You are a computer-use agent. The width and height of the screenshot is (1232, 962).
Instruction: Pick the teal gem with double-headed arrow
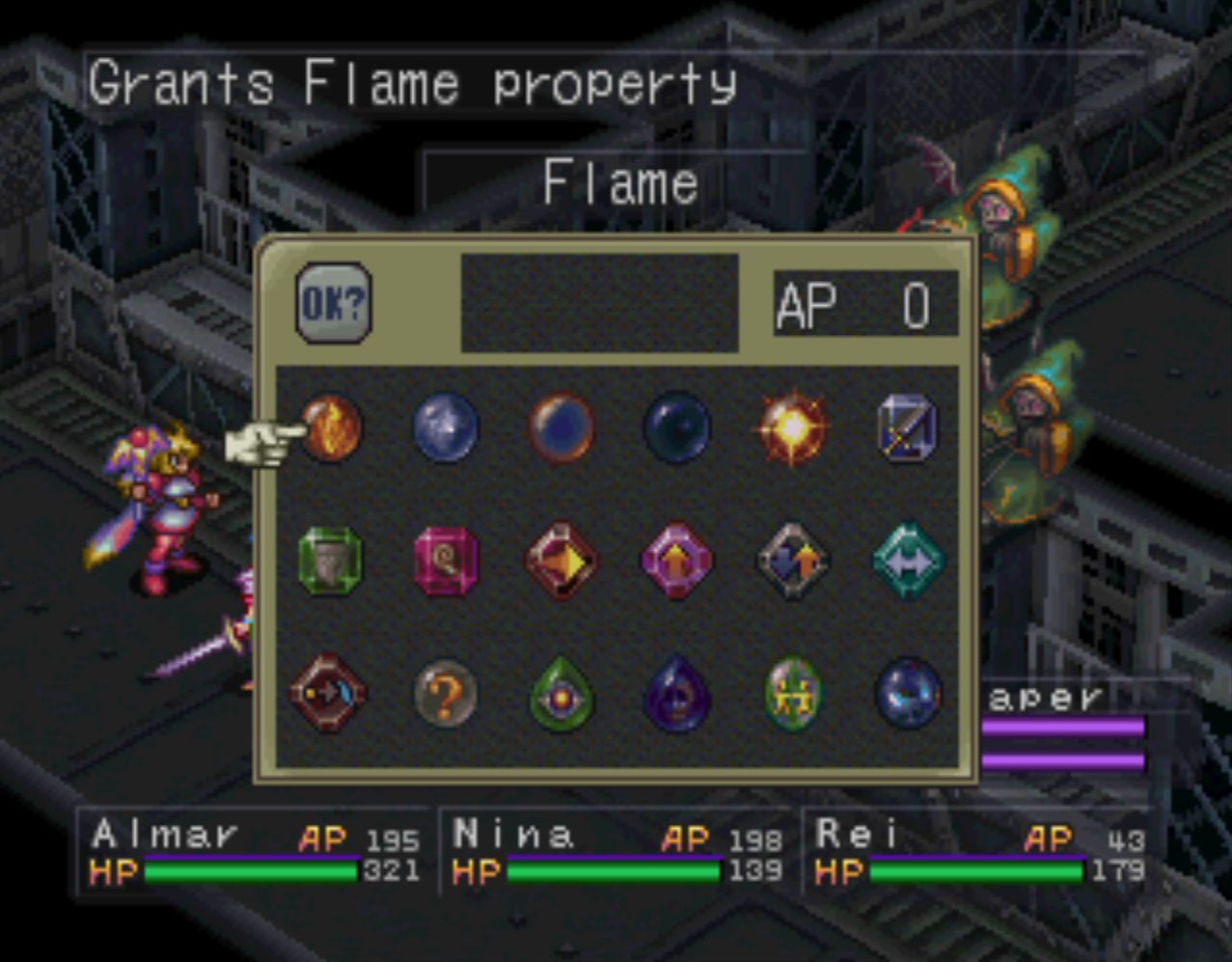[x=908, y=561]
